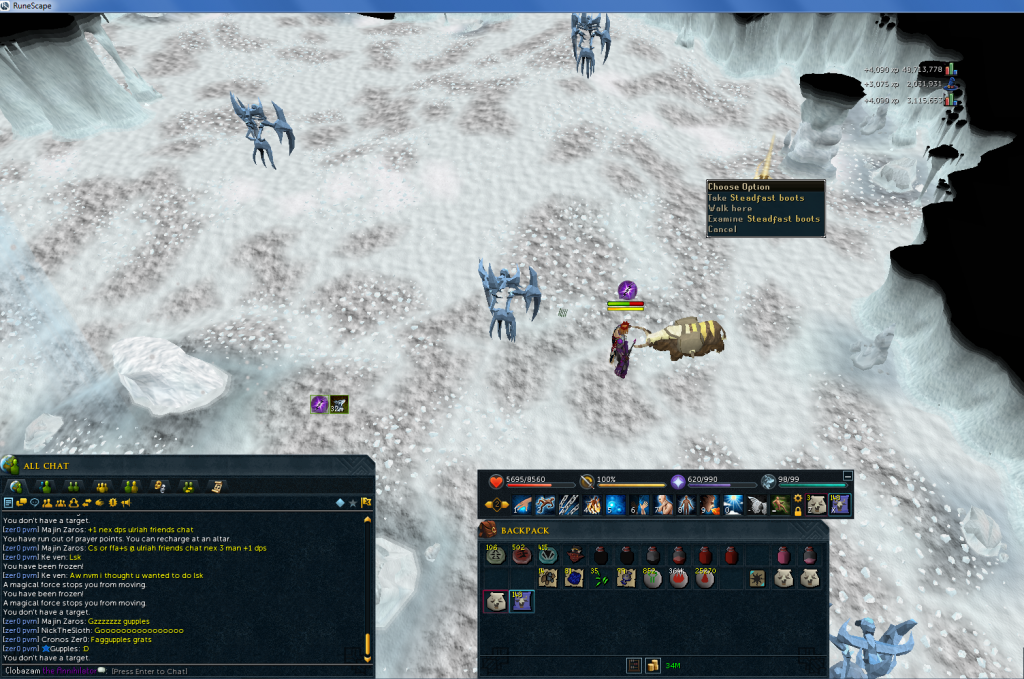Image resolution: width=1024 pixels, height=679 pixels.
Task: Take the Steadfast boots from the menu
Action: pos(756,198)
